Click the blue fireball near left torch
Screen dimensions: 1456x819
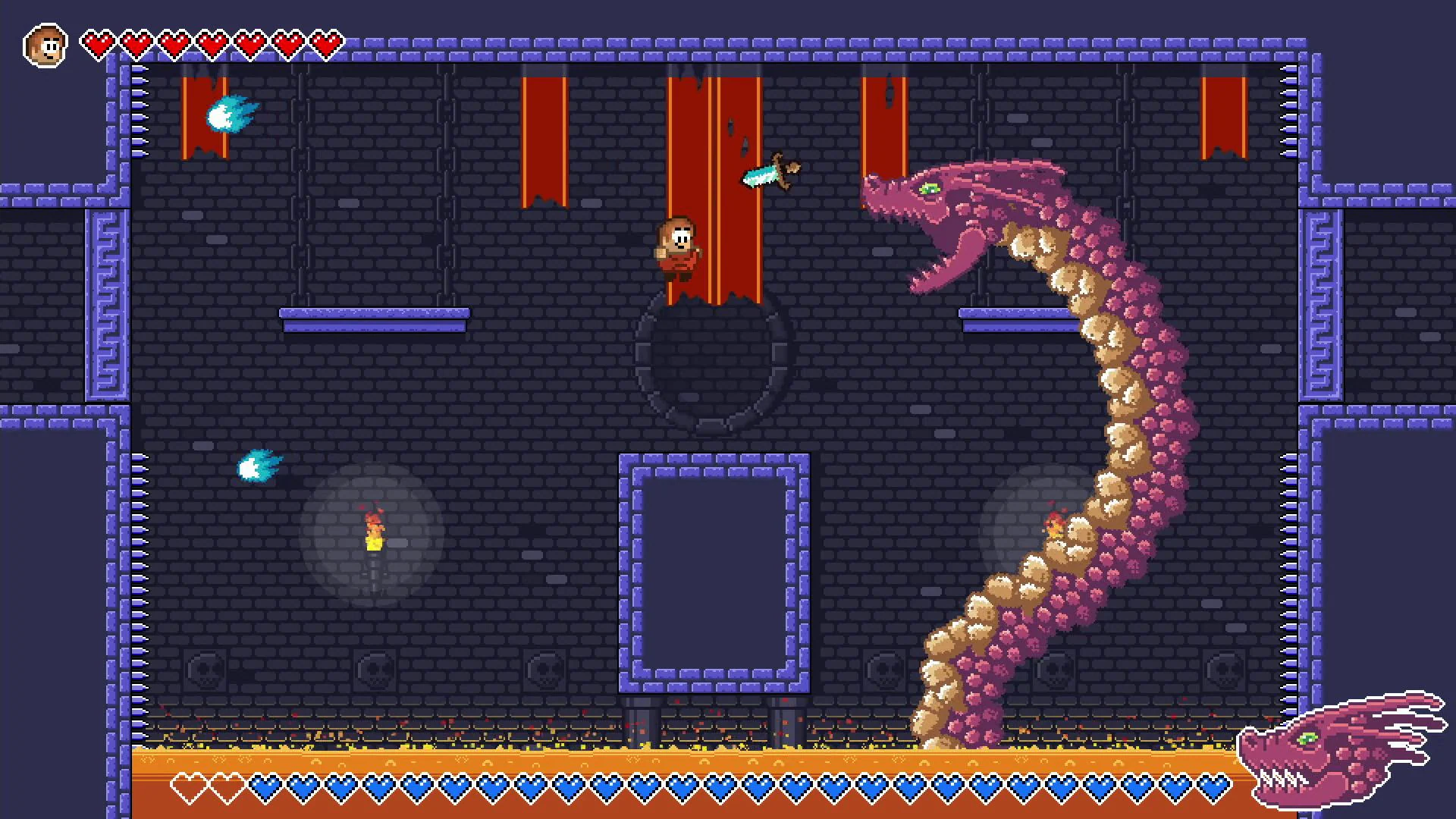(x=259, y=466)
